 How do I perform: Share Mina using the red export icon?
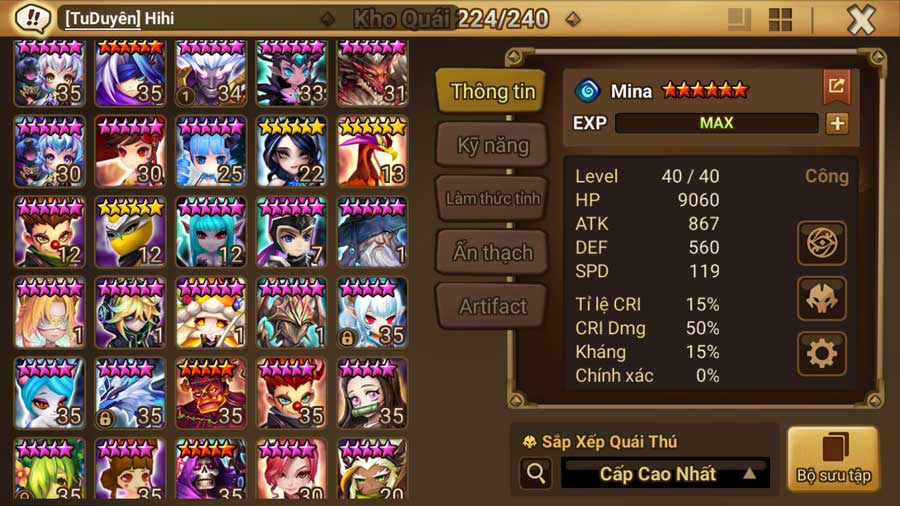coord(836,87)
